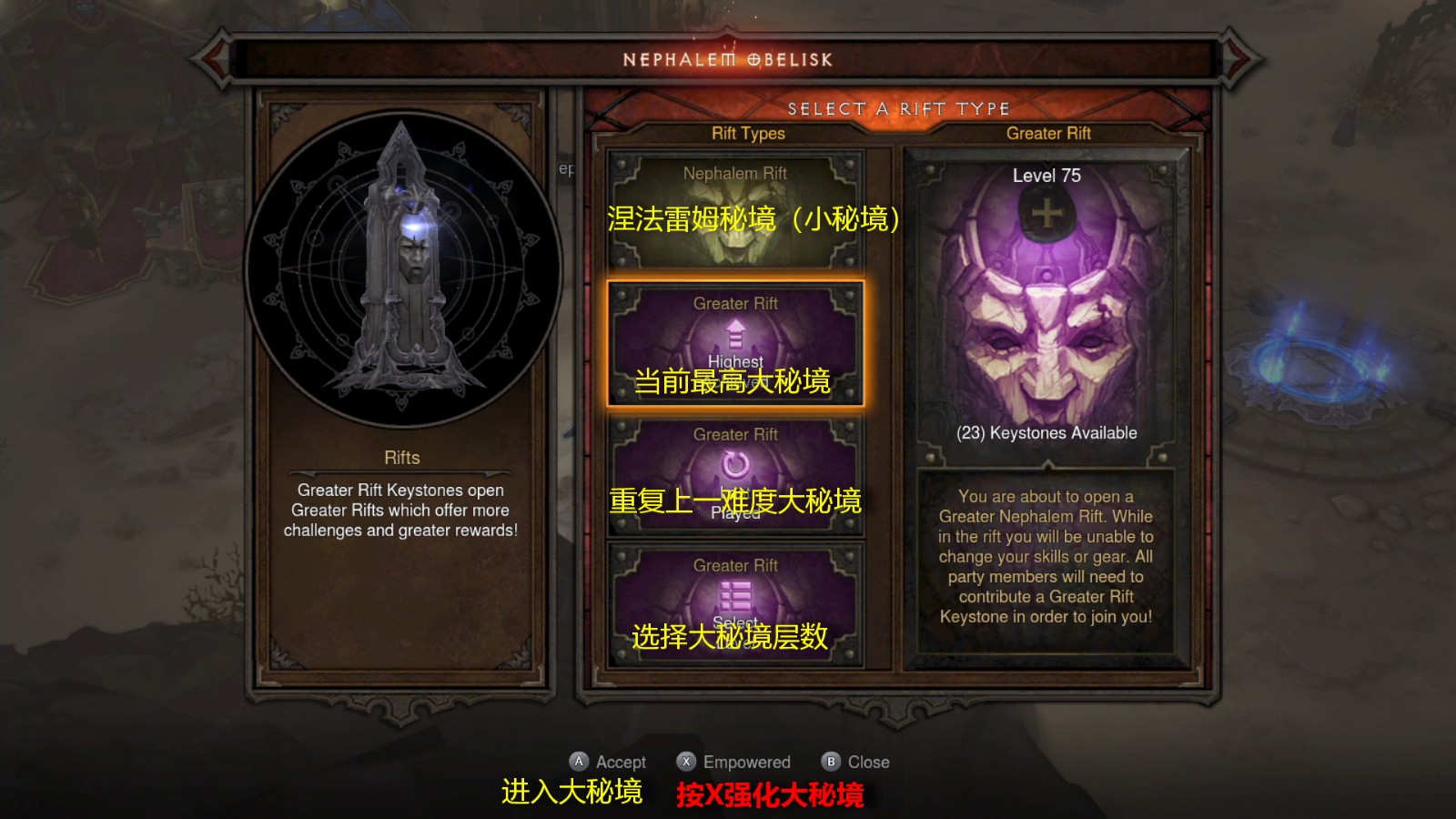This screenshot has height=819, width=1456.
Task: Click the (23) Keystones Available counter
Action: coord(1046,432)
